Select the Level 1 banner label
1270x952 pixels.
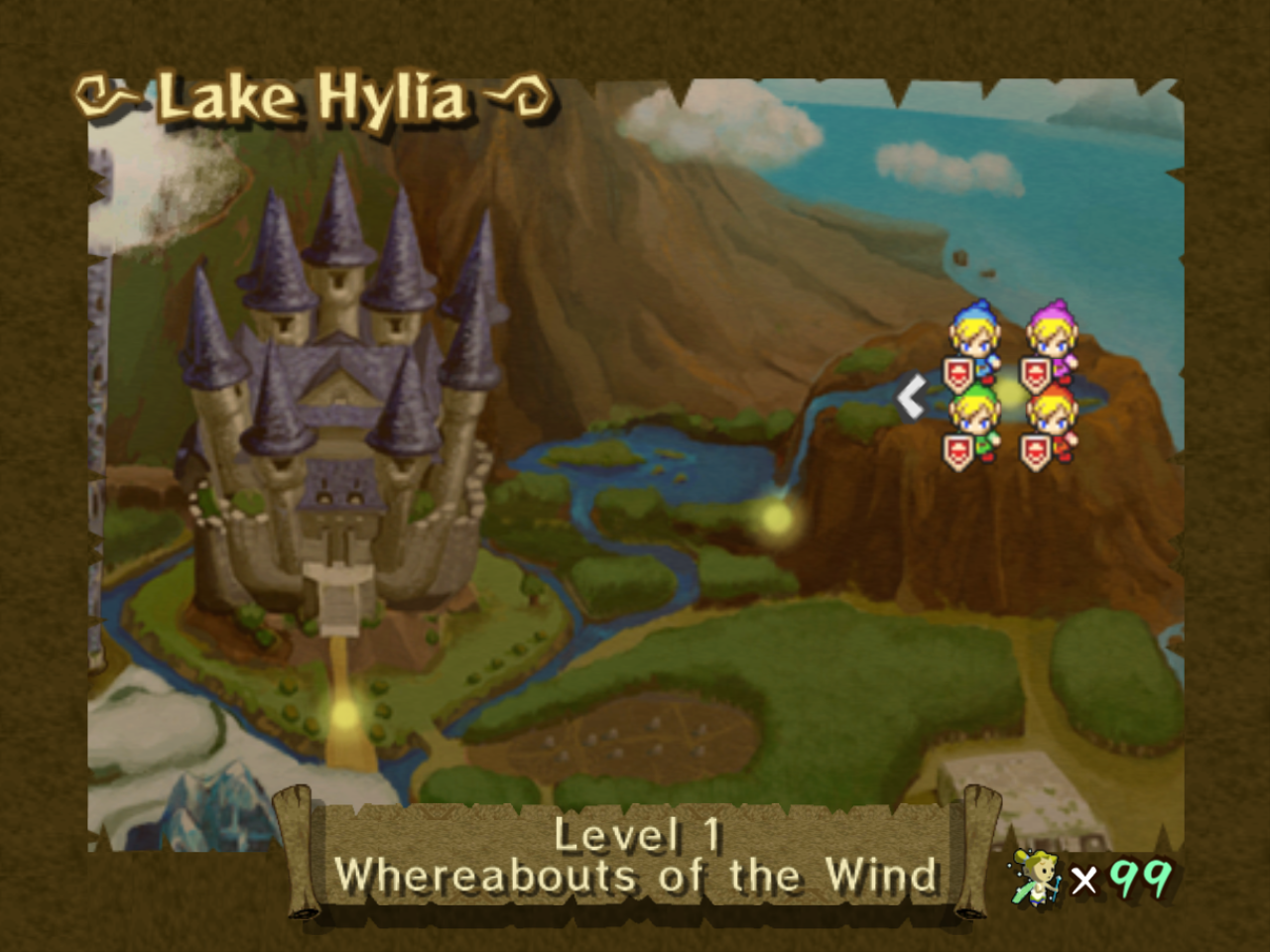[641, 838]
